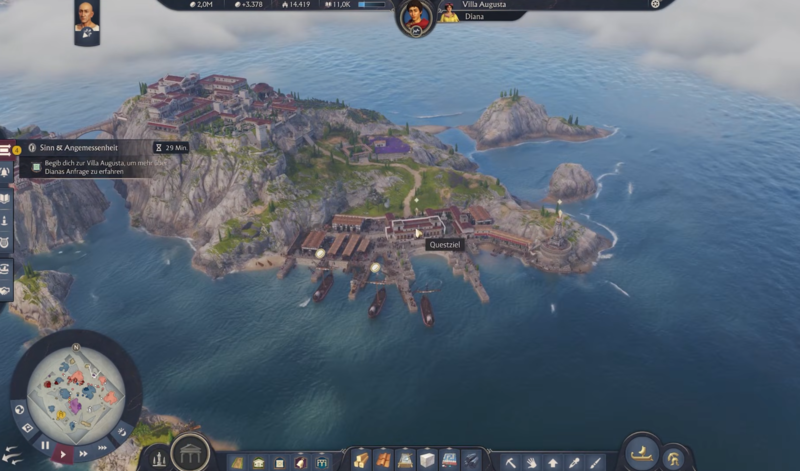The image size is (800, 471).
Task: Select the wooden planks build category
Action: pos(361,462)
